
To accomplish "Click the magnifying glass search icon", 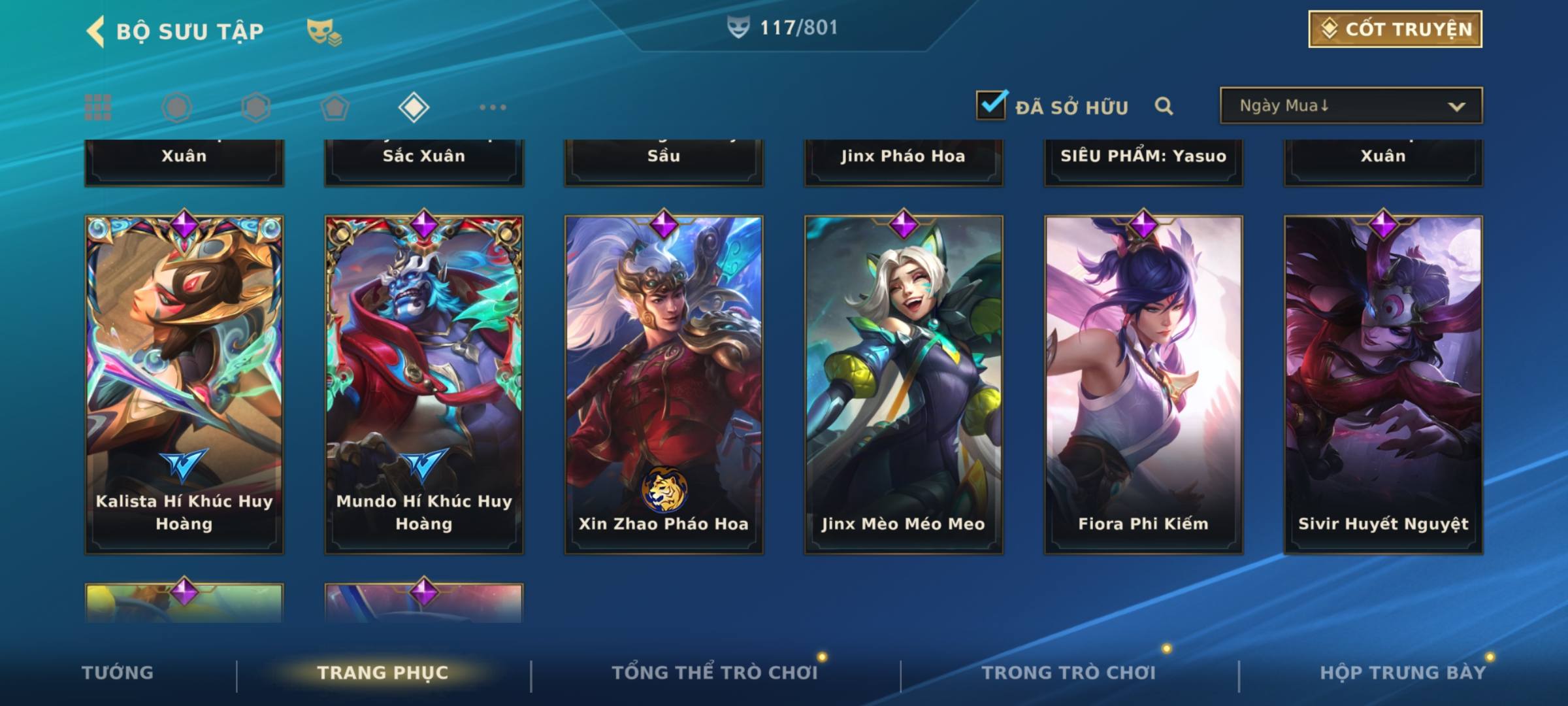I will coord(1164,106).
